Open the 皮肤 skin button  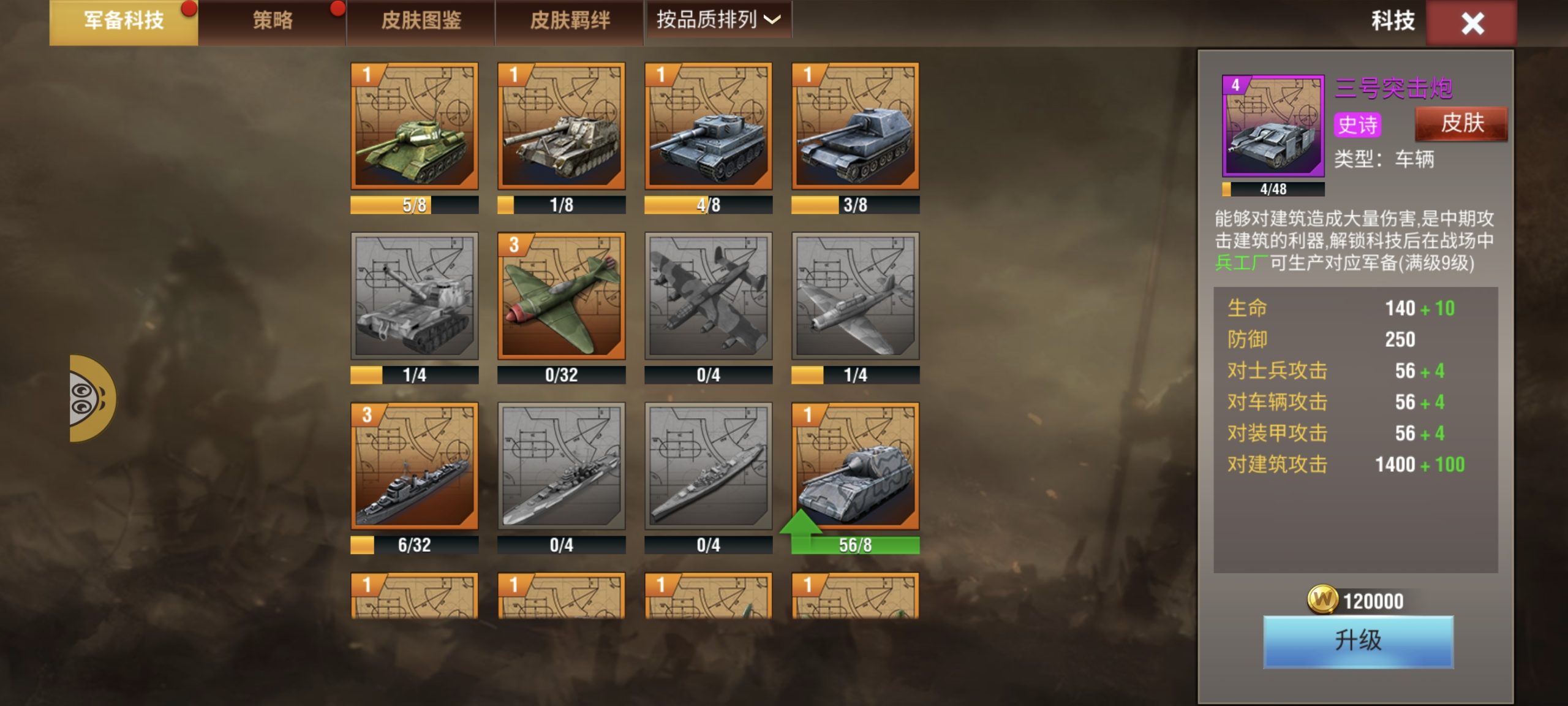point(1461,124)
